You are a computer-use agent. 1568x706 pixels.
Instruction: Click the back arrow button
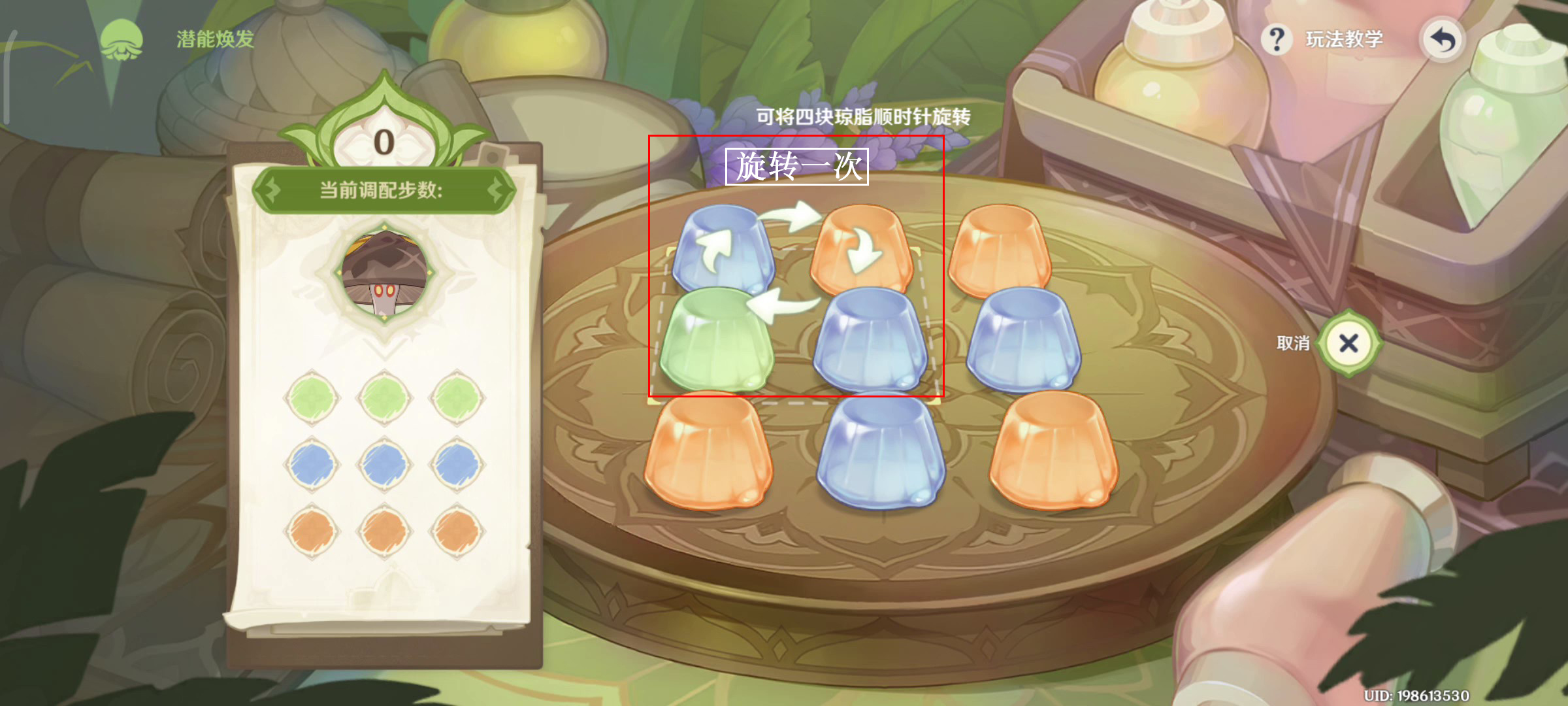pos(1443,40)
